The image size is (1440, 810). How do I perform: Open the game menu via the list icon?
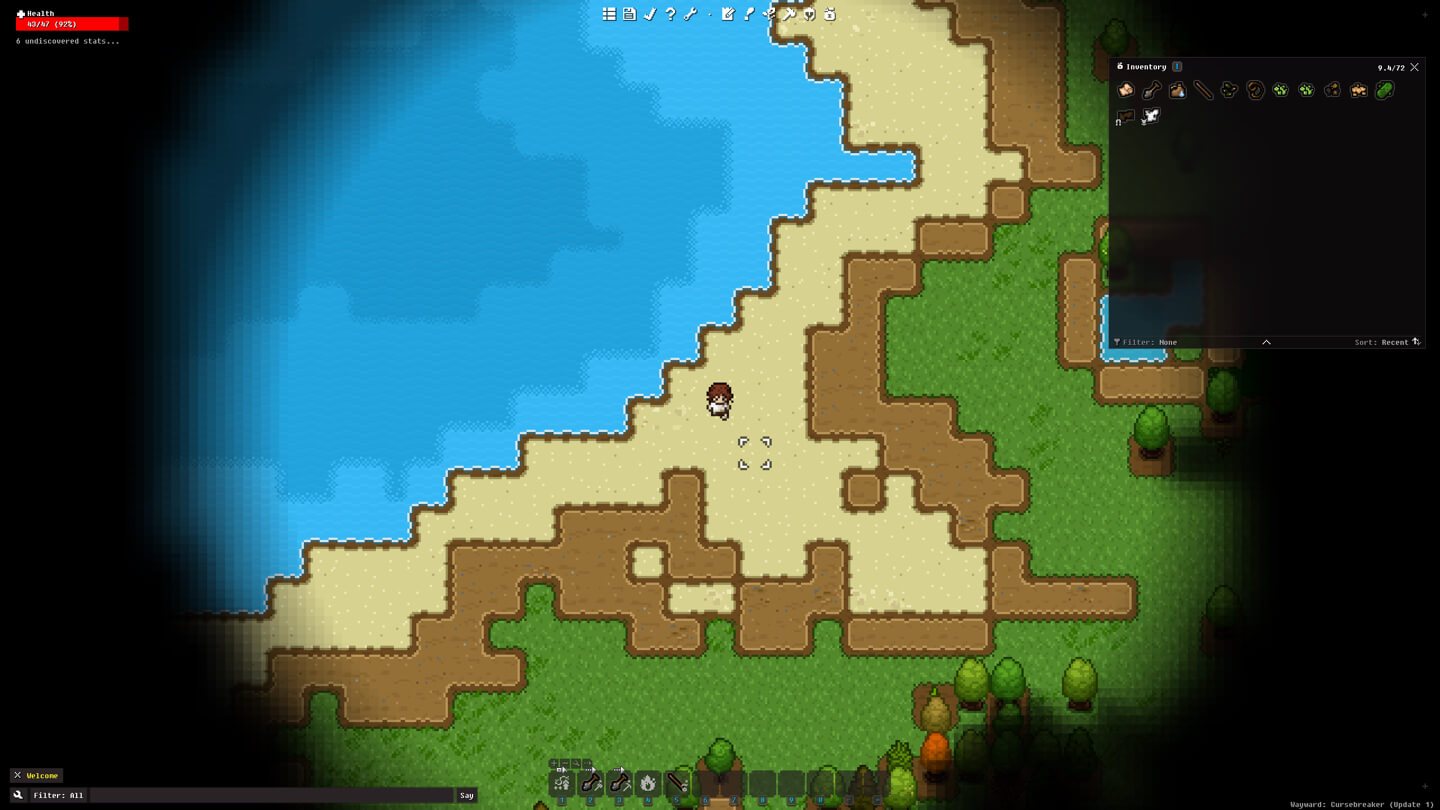click(x=608, y=14)
